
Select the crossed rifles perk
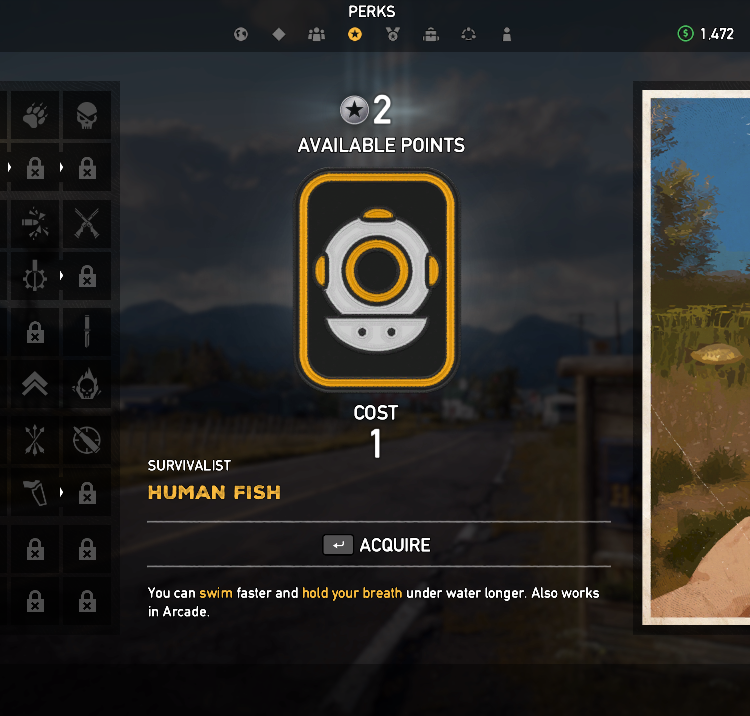[87, 223]
